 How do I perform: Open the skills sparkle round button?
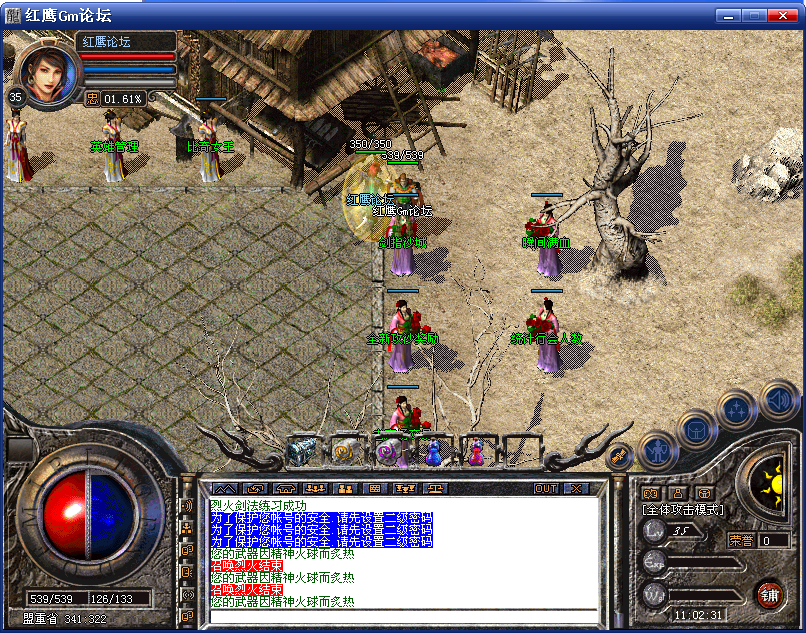pyautogui.click(x=737, y=408)
